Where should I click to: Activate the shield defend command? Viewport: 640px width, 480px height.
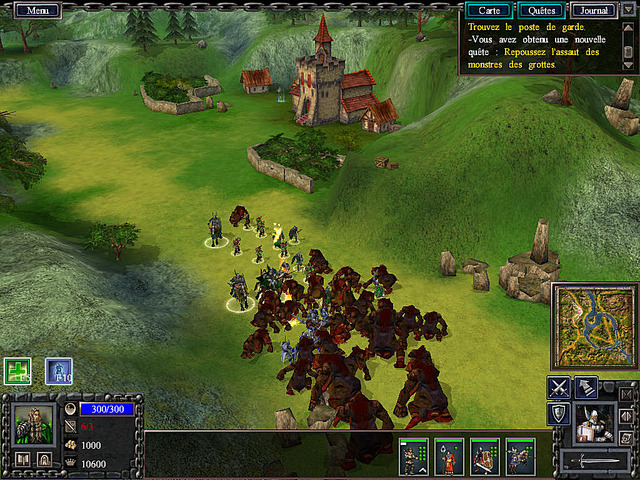point(559,414)
